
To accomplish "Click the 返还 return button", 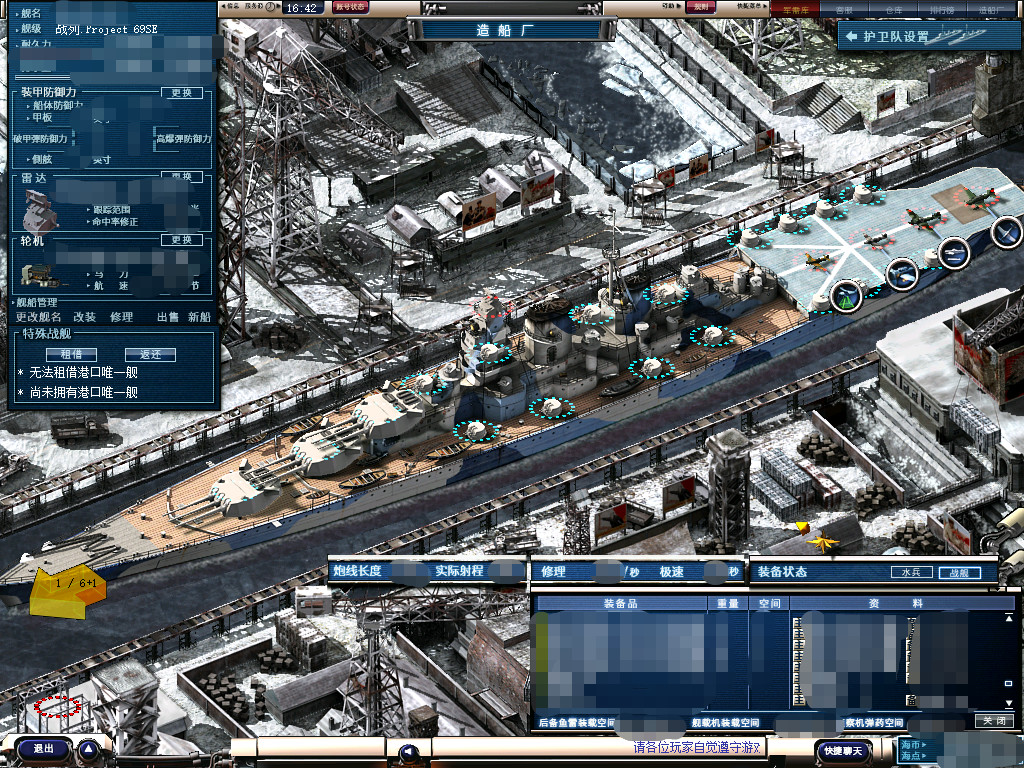I will [150, 355].
